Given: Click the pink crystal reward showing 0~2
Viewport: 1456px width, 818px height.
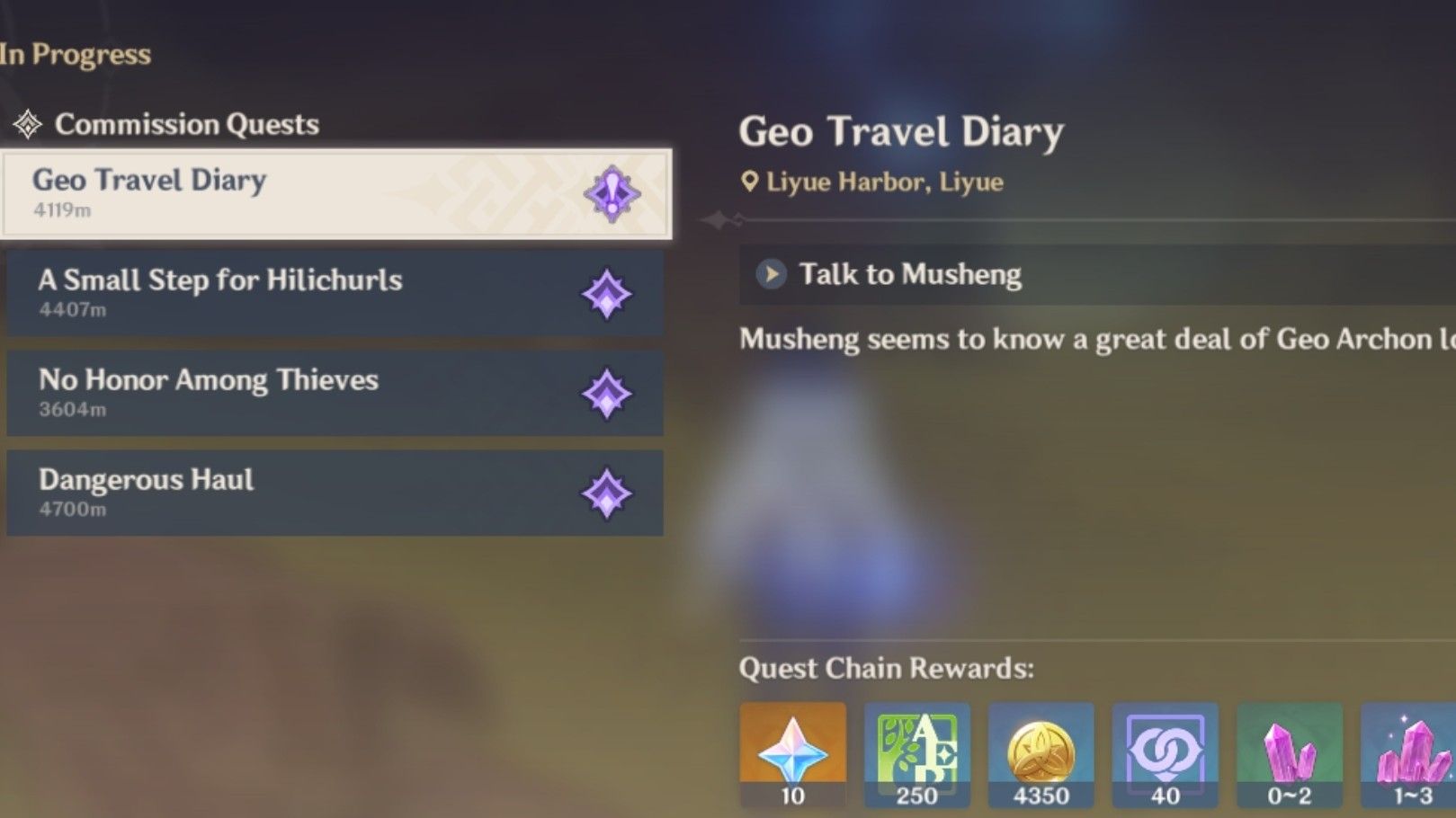Looking at the screenshot, I should point(1291,751).
